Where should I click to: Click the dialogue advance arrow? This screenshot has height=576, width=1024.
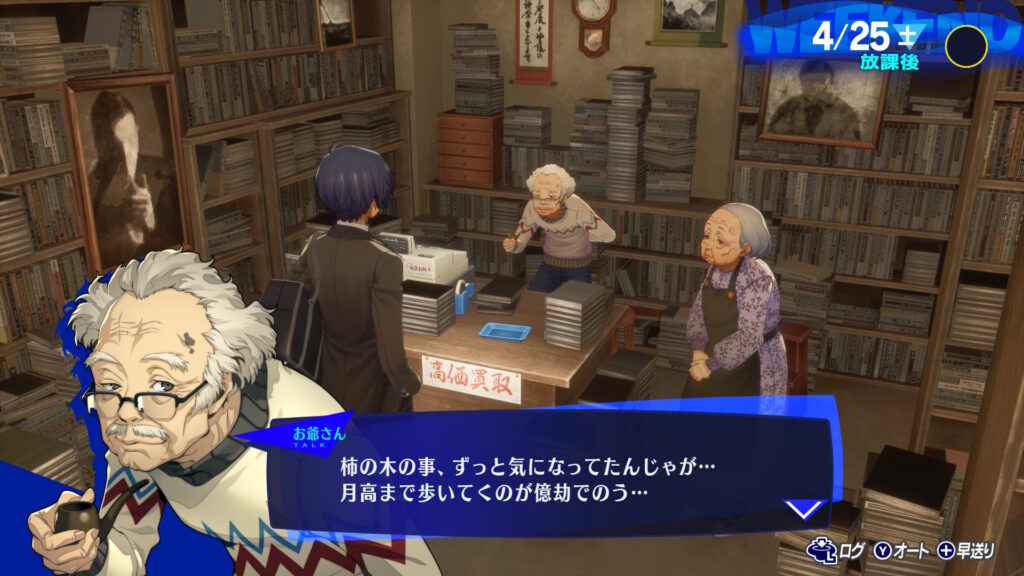[805, 510]
